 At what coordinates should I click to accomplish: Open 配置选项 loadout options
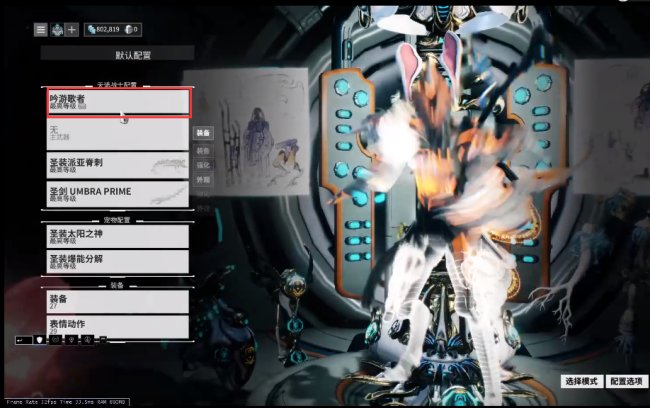(625, 382)
